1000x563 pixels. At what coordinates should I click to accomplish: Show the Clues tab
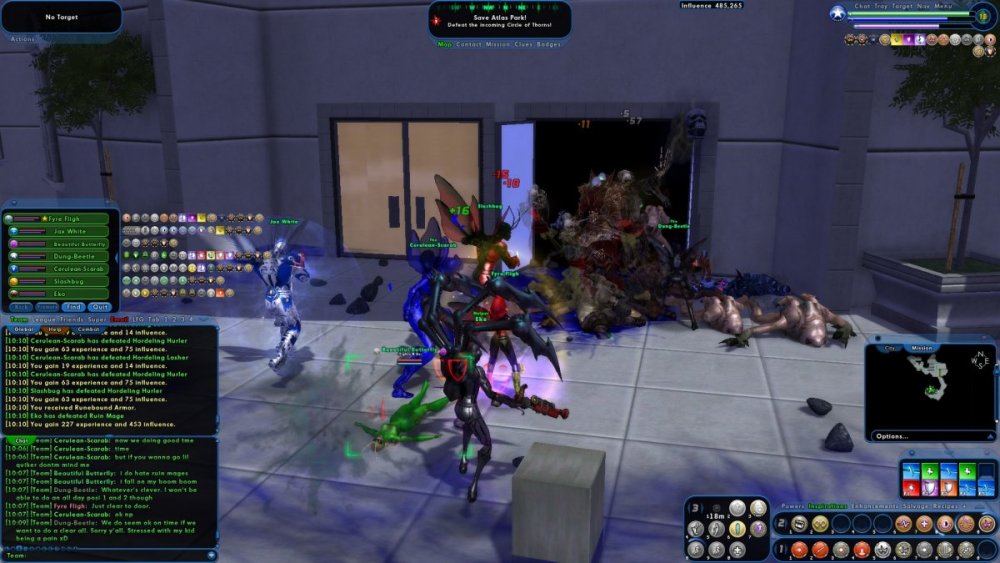pyautogui.click(x=524, y=44)
